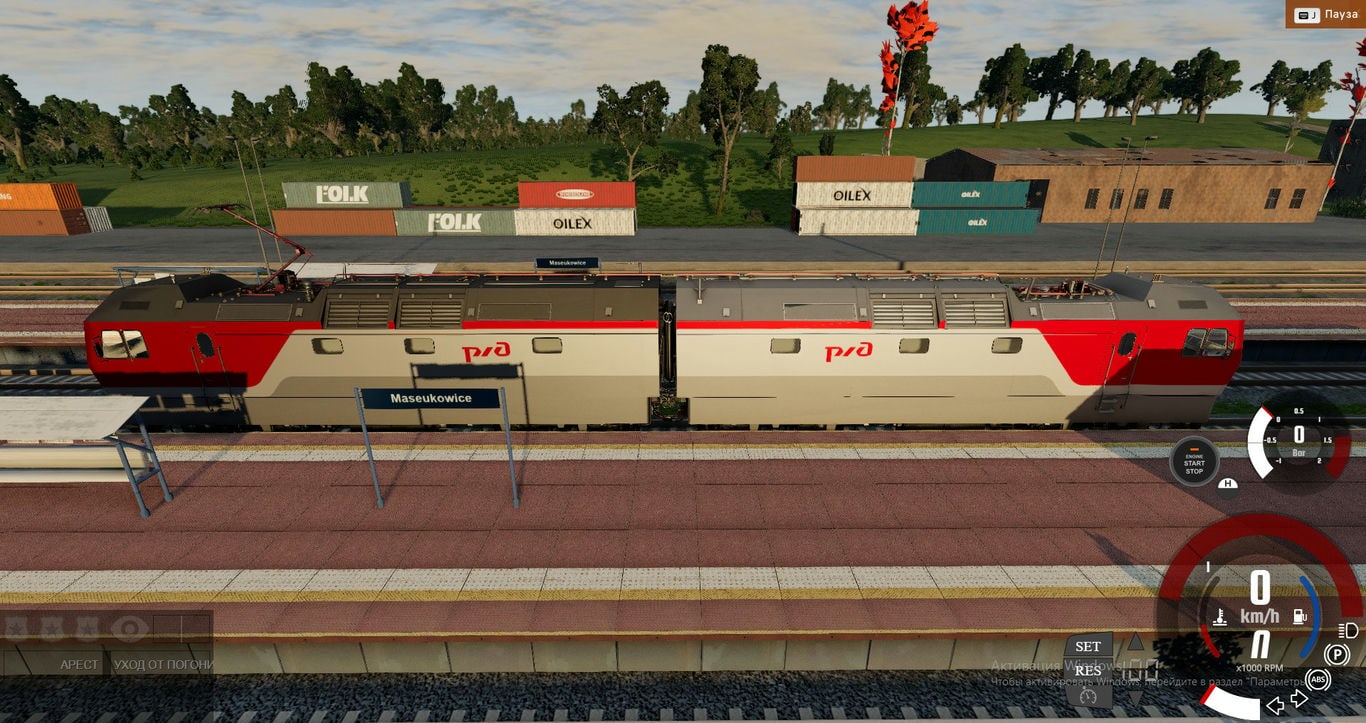The image size is (1366, 723).
Task: Activate the right turn signal arrow
Action: [1299, 699]
